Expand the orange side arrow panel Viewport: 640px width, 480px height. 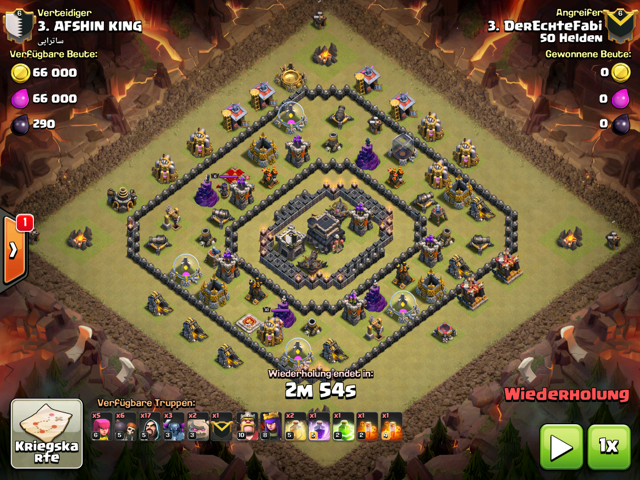pos(14,249)
